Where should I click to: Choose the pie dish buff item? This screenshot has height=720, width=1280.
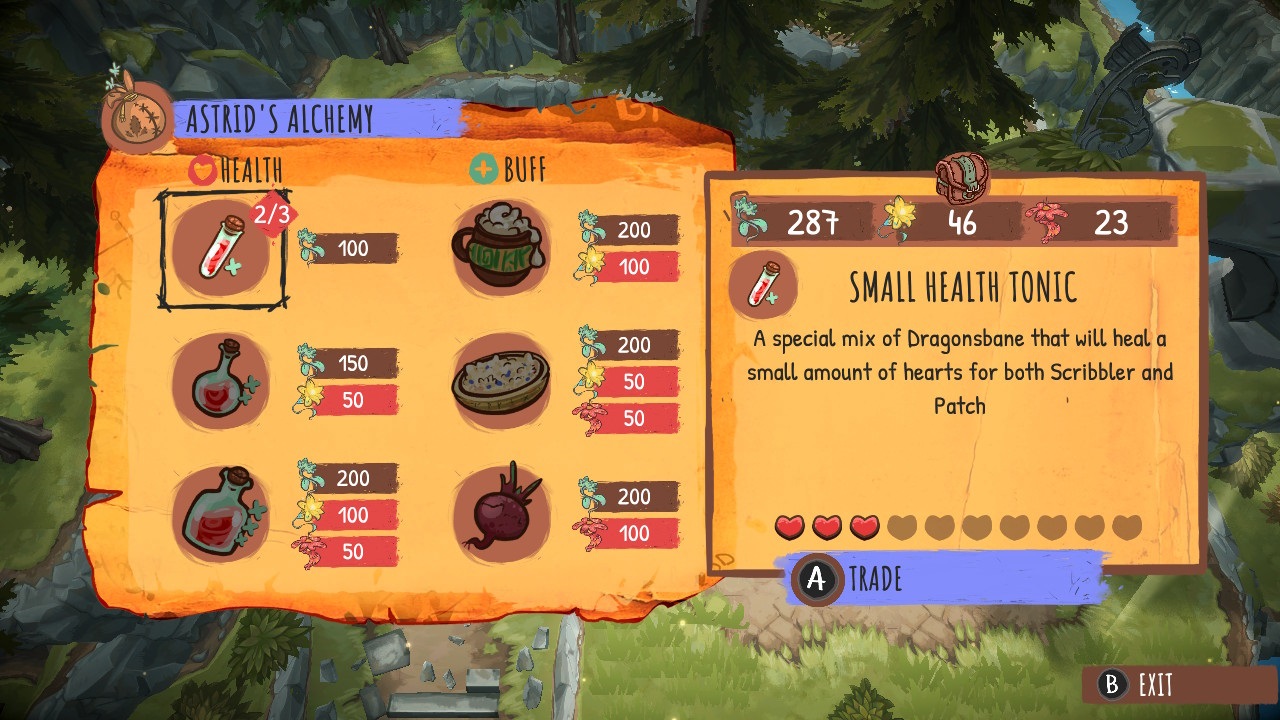point(500,382)
